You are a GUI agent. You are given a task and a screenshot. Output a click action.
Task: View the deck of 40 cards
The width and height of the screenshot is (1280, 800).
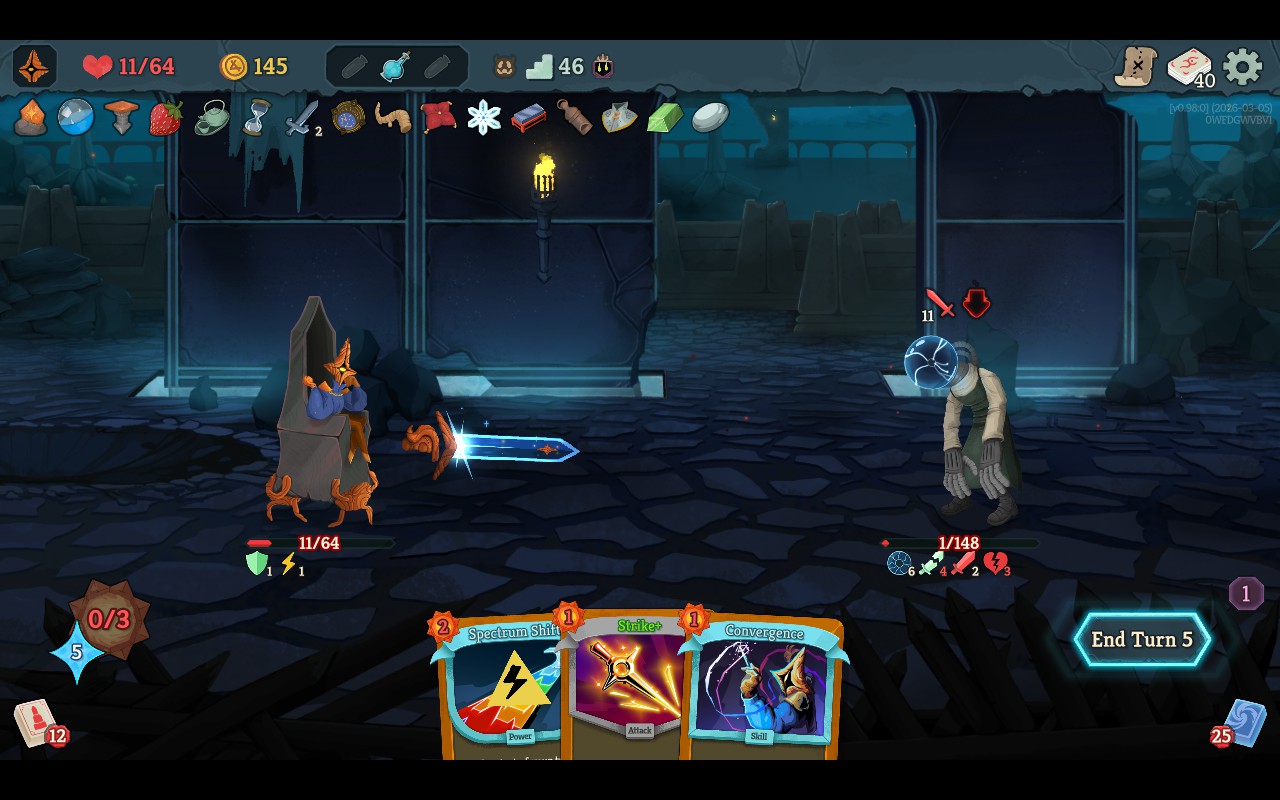click(x=1189, y=68)
